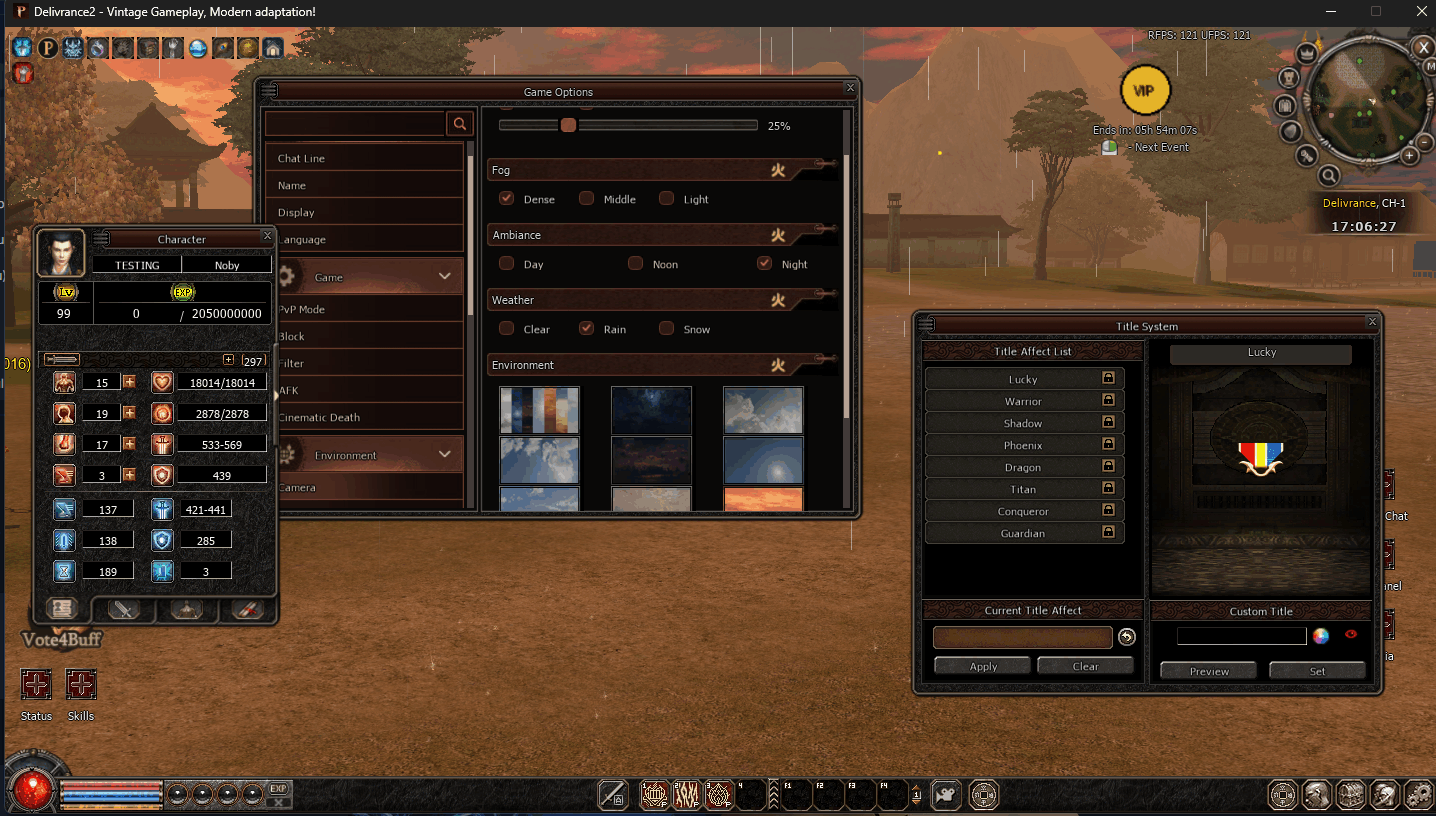
Task: Click the Skills cross icon above 'Skills' label
Action: tap(81, 686)
